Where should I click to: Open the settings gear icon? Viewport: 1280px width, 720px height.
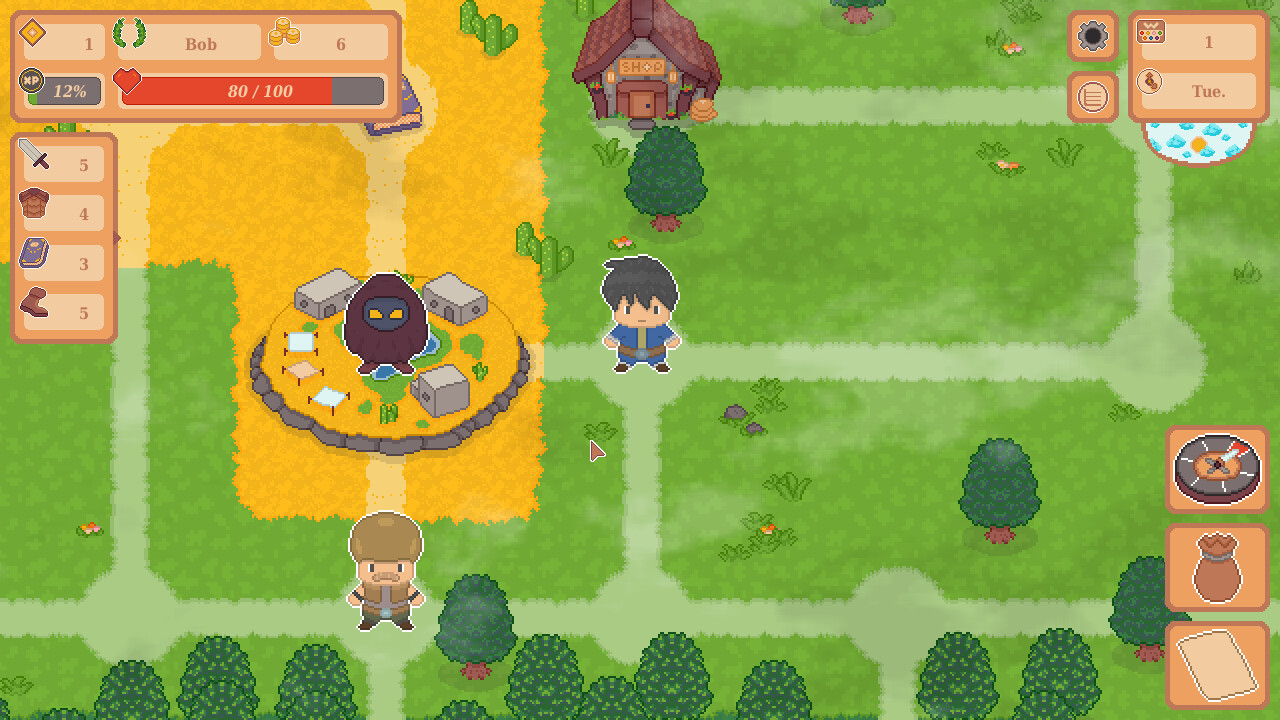point(1093,37)
